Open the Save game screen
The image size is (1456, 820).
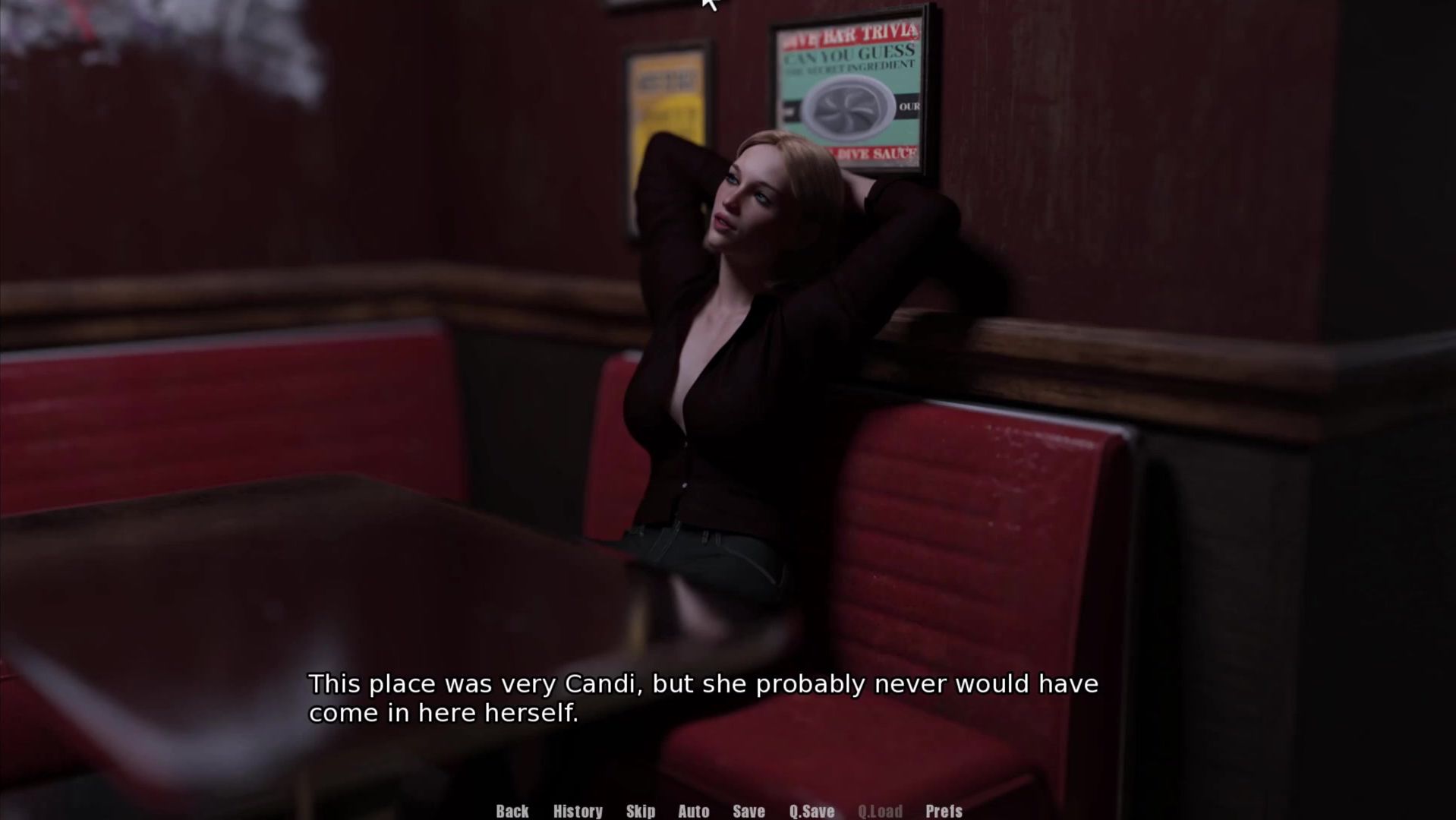click(748, 811)
